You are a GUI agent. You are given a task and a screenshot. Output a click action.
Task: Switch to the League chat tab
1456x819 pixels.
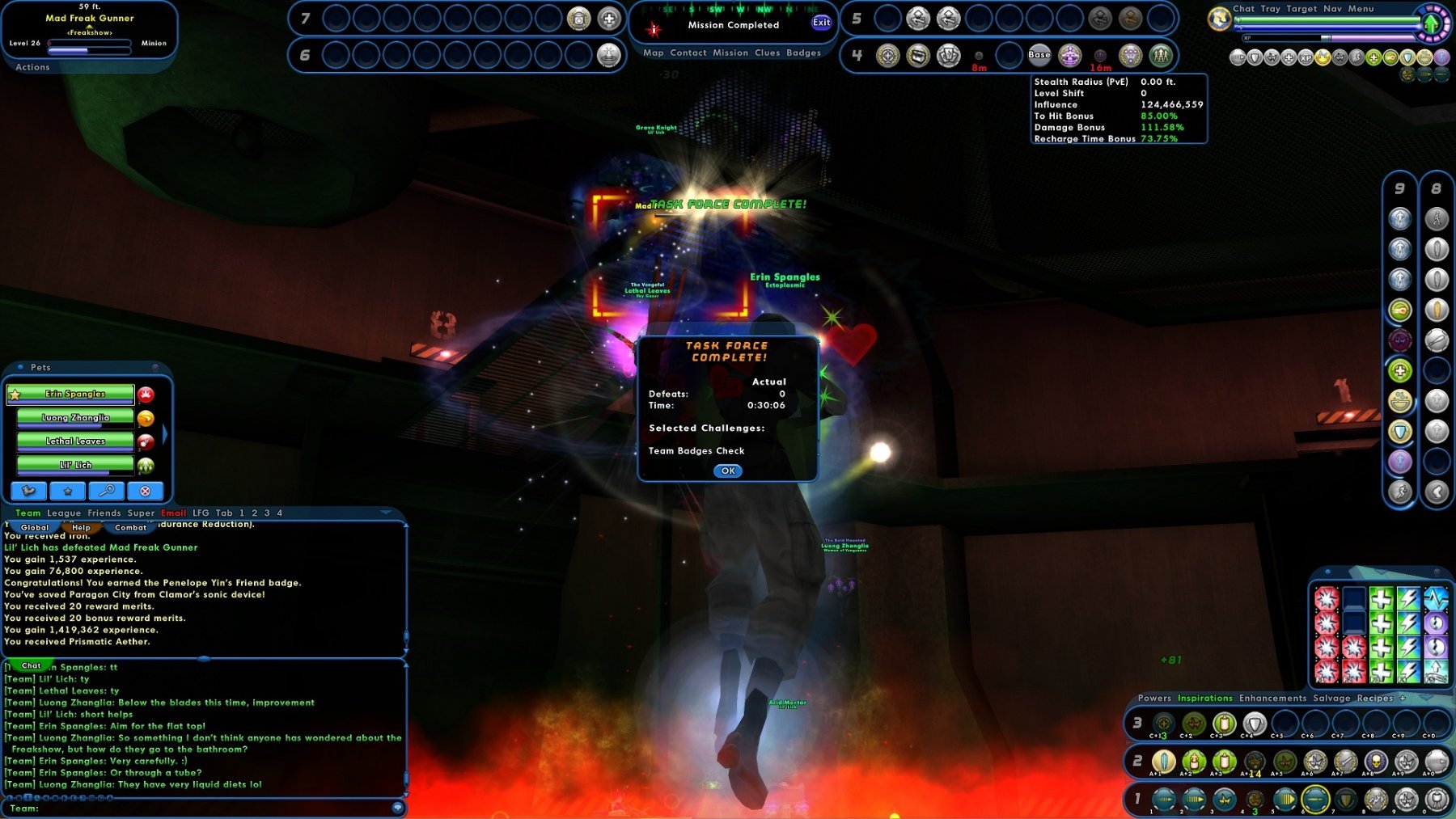click(64, 513)
